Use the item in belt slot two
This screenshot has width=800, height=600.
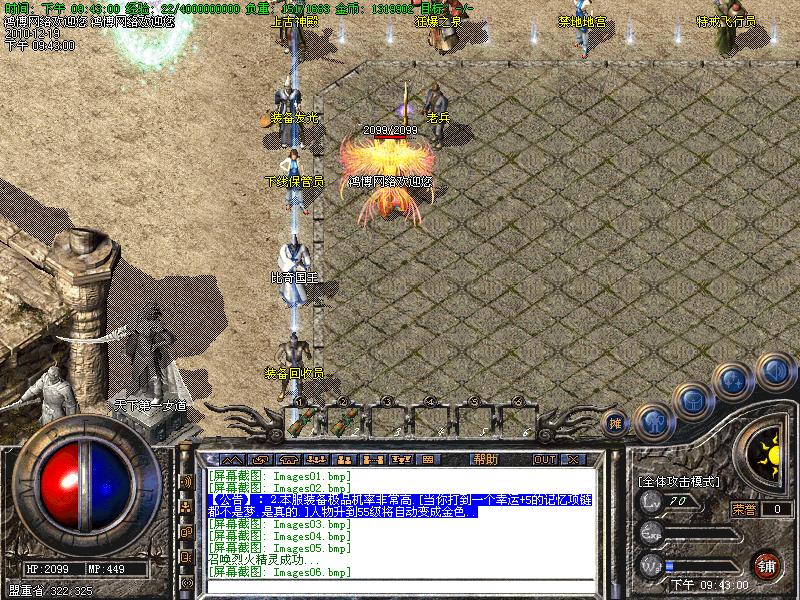pos(346,419)
